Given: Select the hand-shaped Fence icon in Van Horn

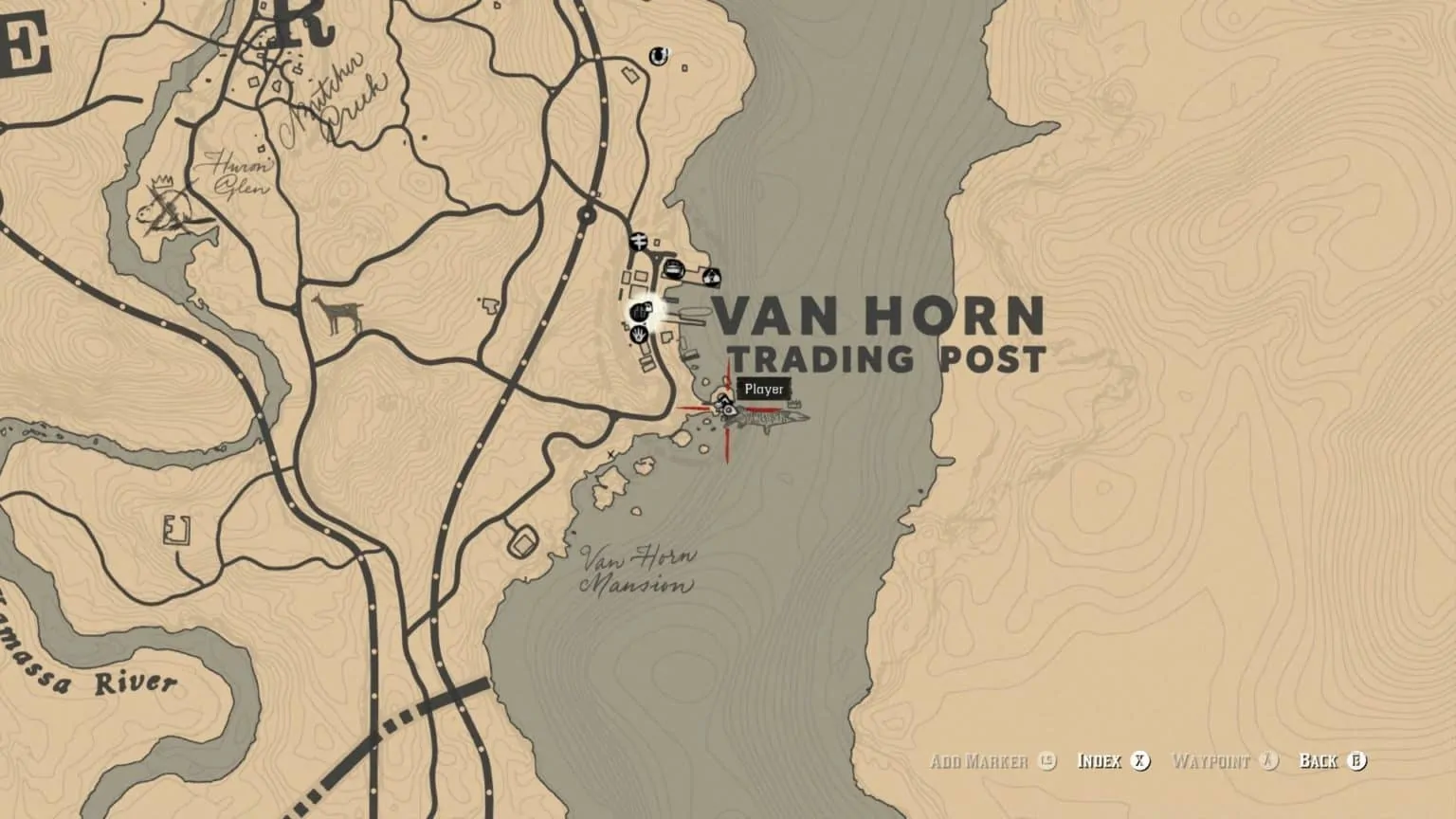Looking at the screenshot, I should (638, 336).
